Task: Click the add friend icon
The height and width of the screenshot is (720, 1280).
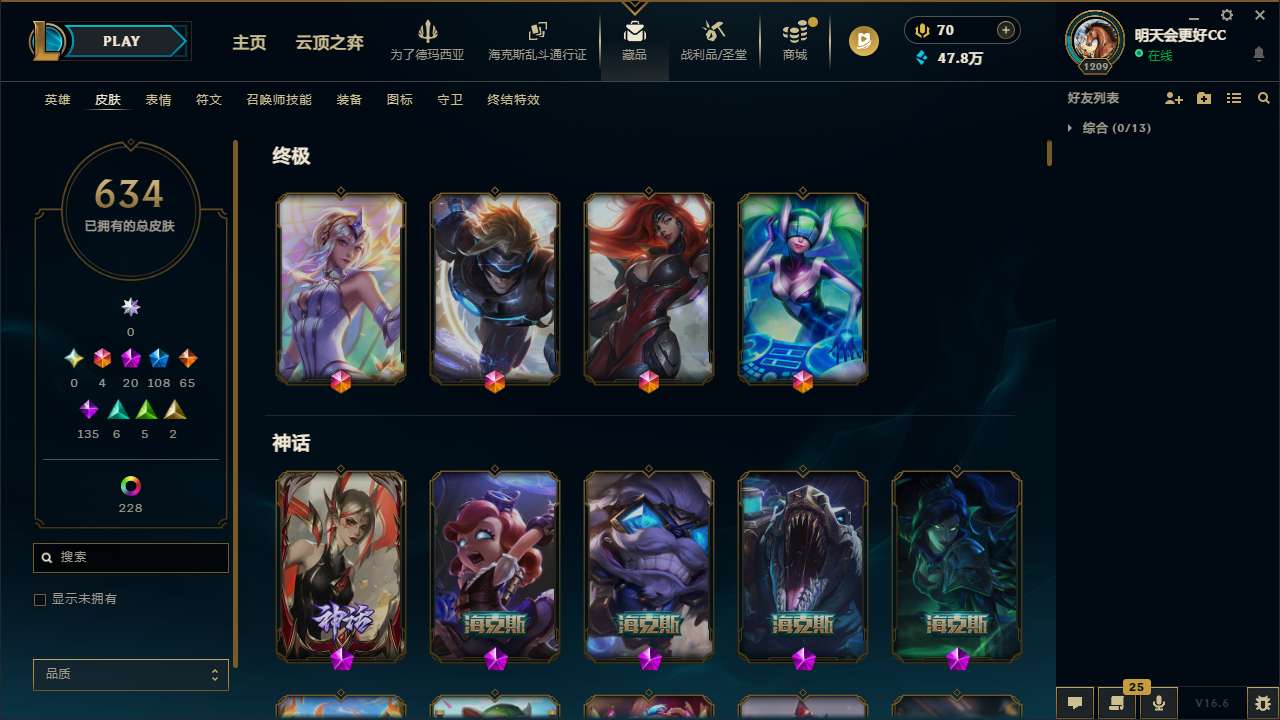Action: coord(1174,98)
